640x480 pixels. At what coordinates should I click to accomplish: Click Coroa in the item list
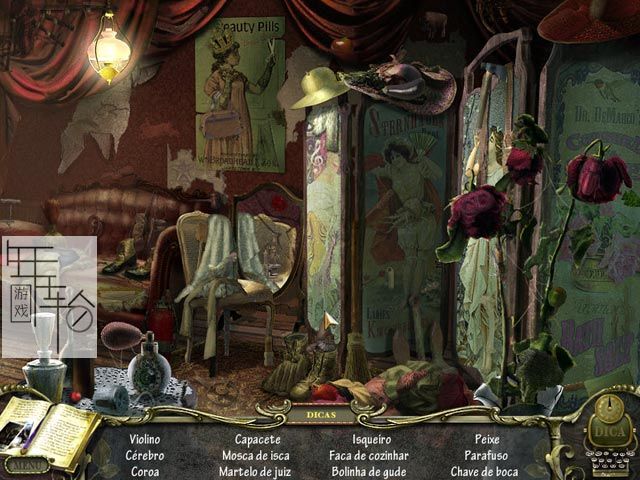point(144,471)
